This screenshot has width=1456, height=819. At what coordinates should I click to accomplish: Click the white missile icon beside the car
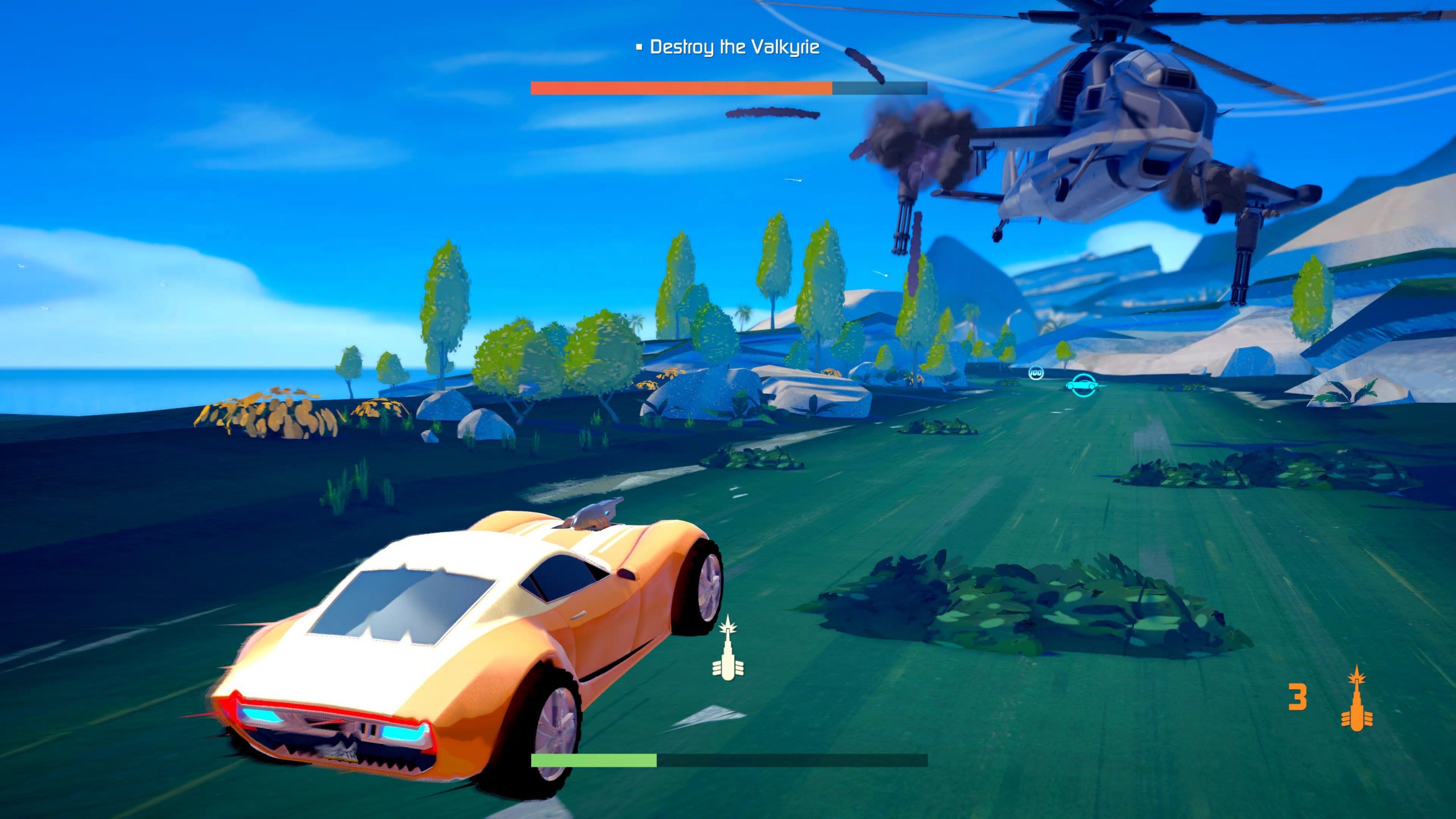coord(728,649)
